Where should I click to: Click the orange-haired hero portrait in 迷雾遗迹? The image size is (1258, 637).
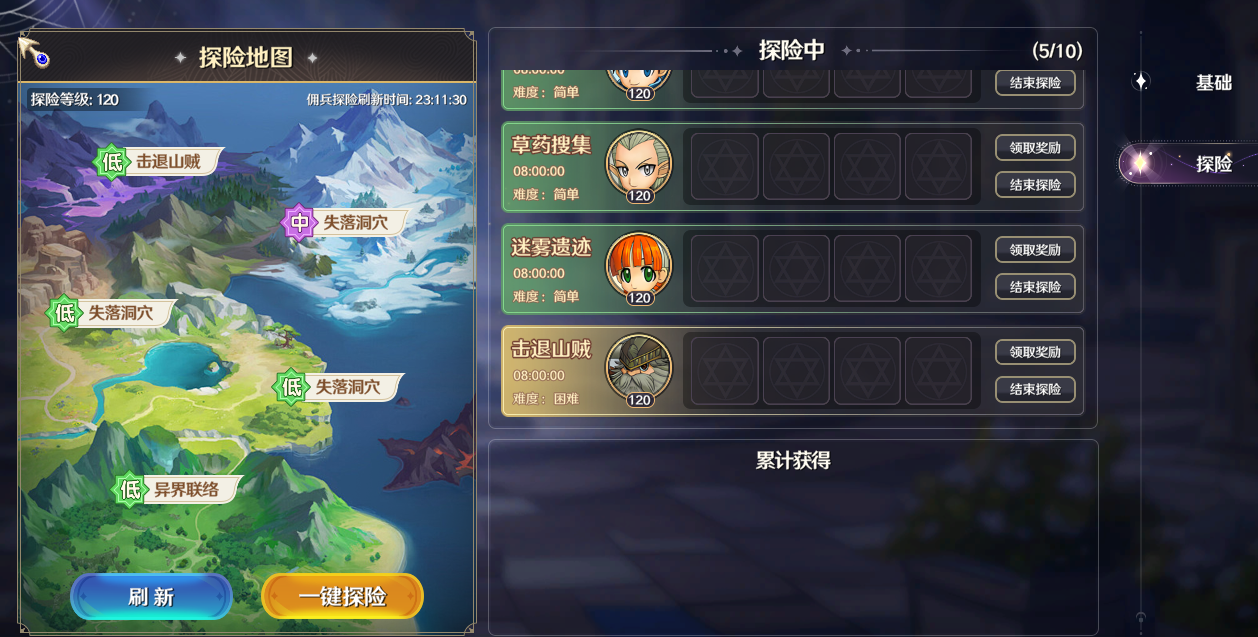(639, 266)
